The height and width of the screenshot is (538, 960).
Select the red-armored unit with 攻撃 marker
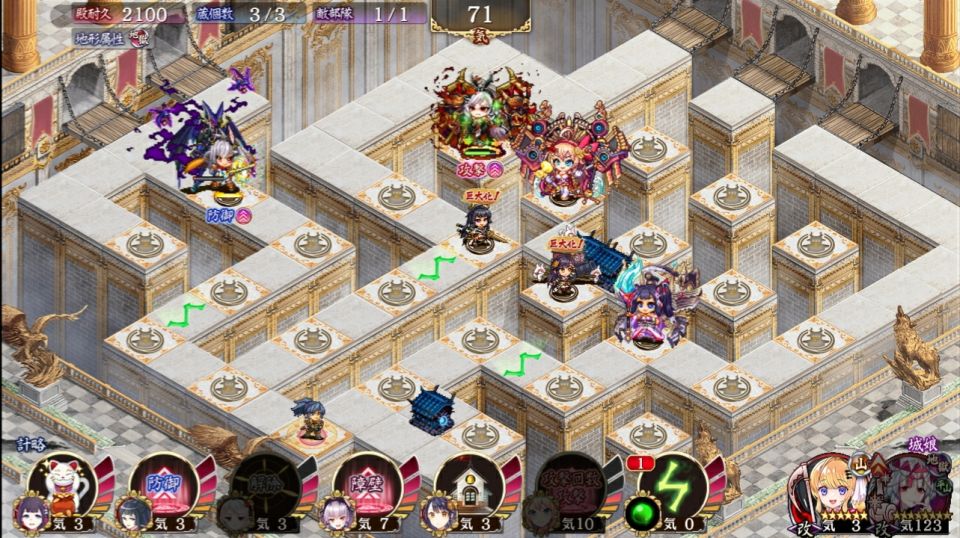click(476, 115)
